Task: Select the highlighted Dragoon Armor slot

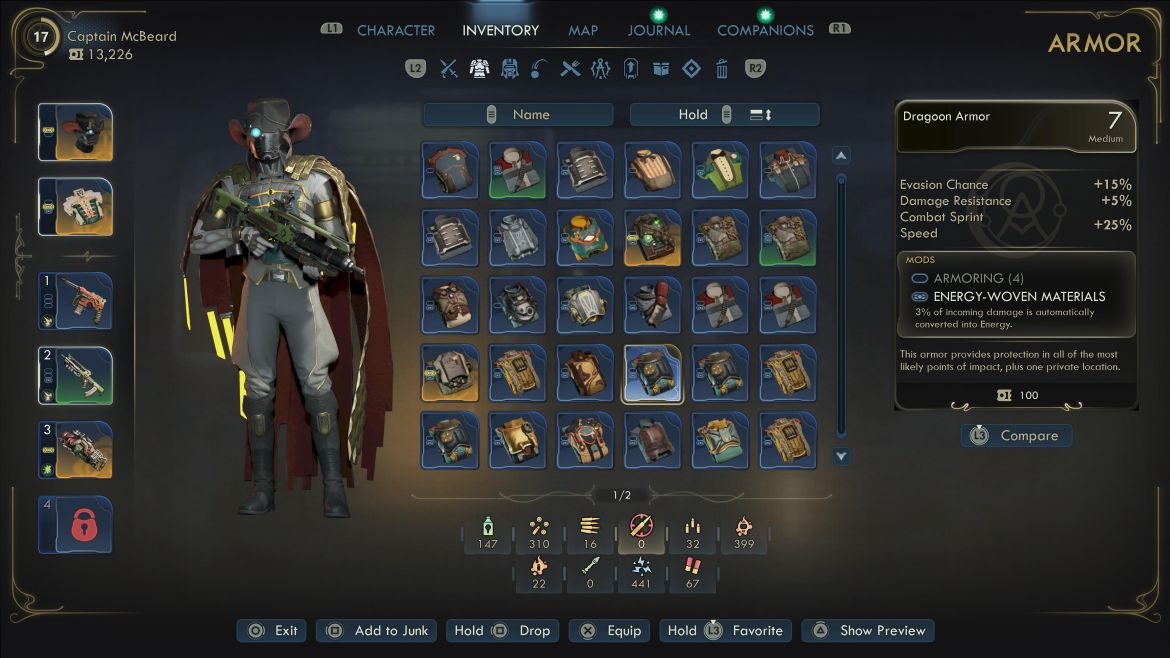Action: 653,373
